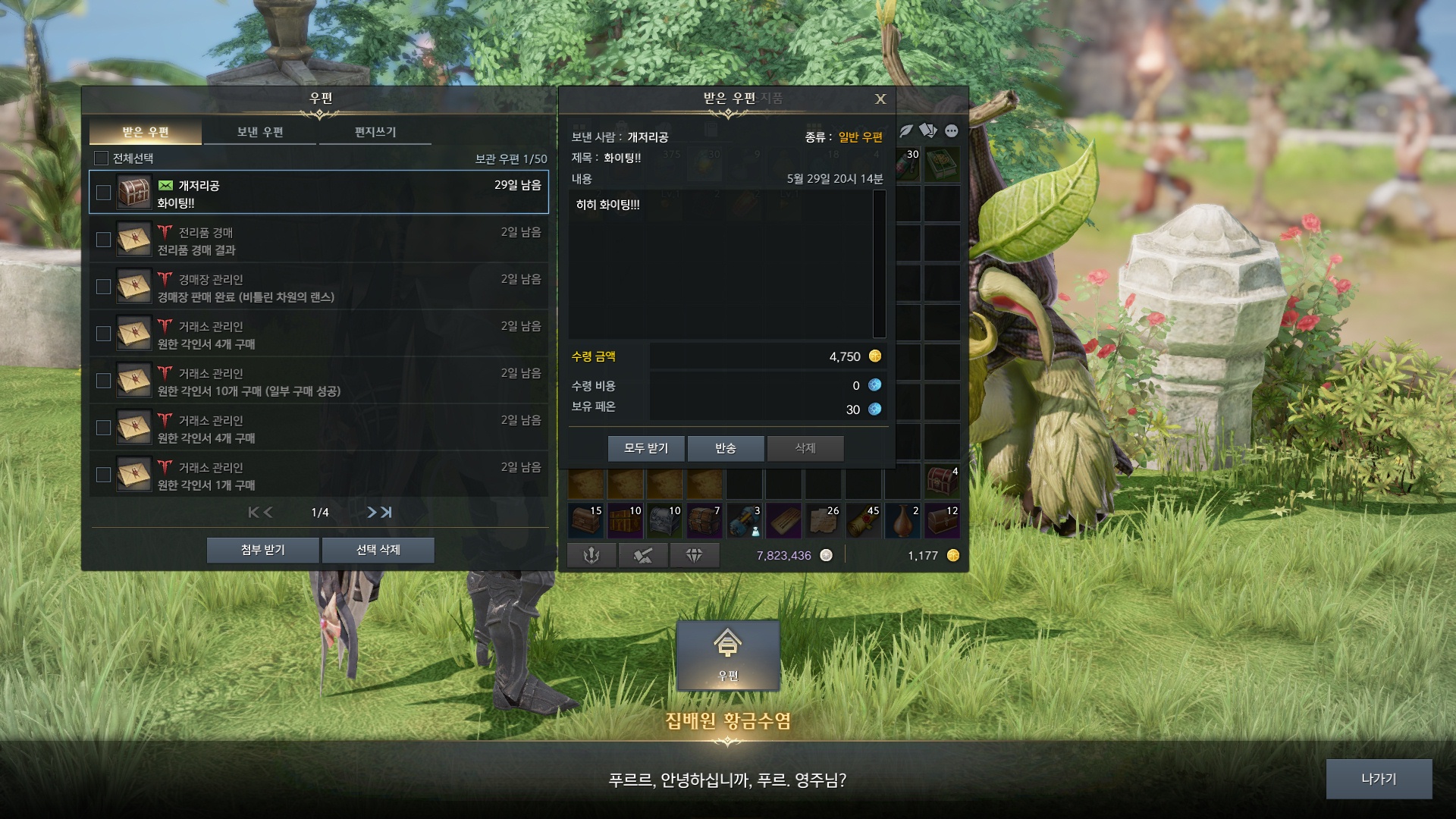Return the mail with 반송
This screenshot has height=819, width=1456.
(x=726, y=448)
